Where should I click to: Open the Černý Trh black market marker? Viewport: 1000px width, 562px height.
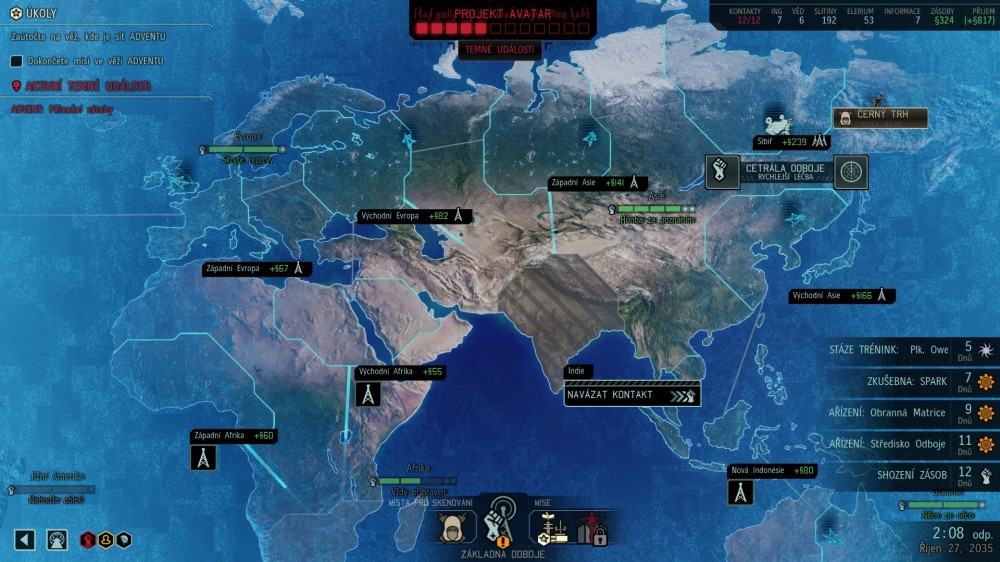coord(879,118)
